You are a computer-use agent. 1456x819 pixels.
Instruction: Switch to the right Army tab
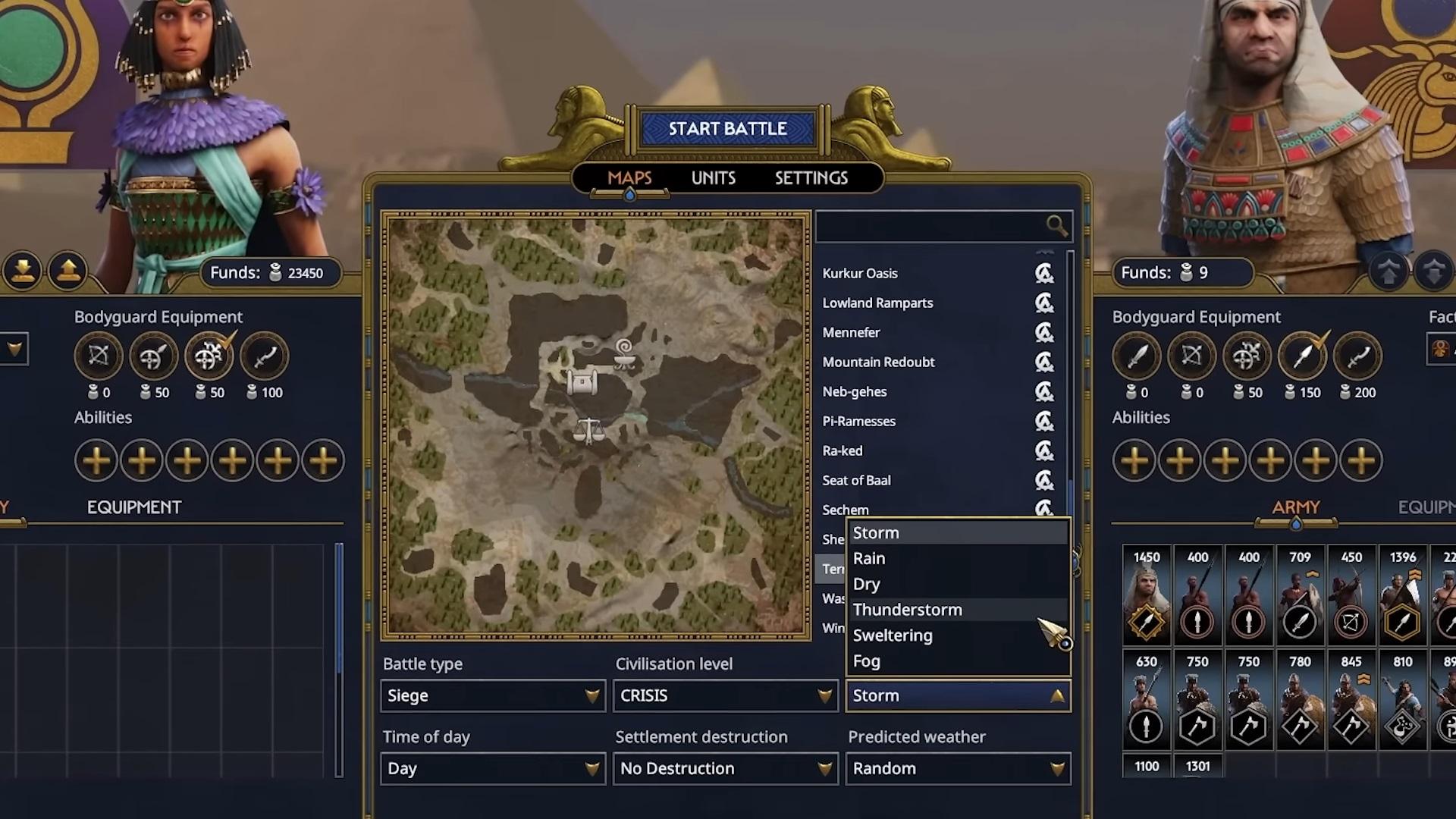coord(1295,507)
